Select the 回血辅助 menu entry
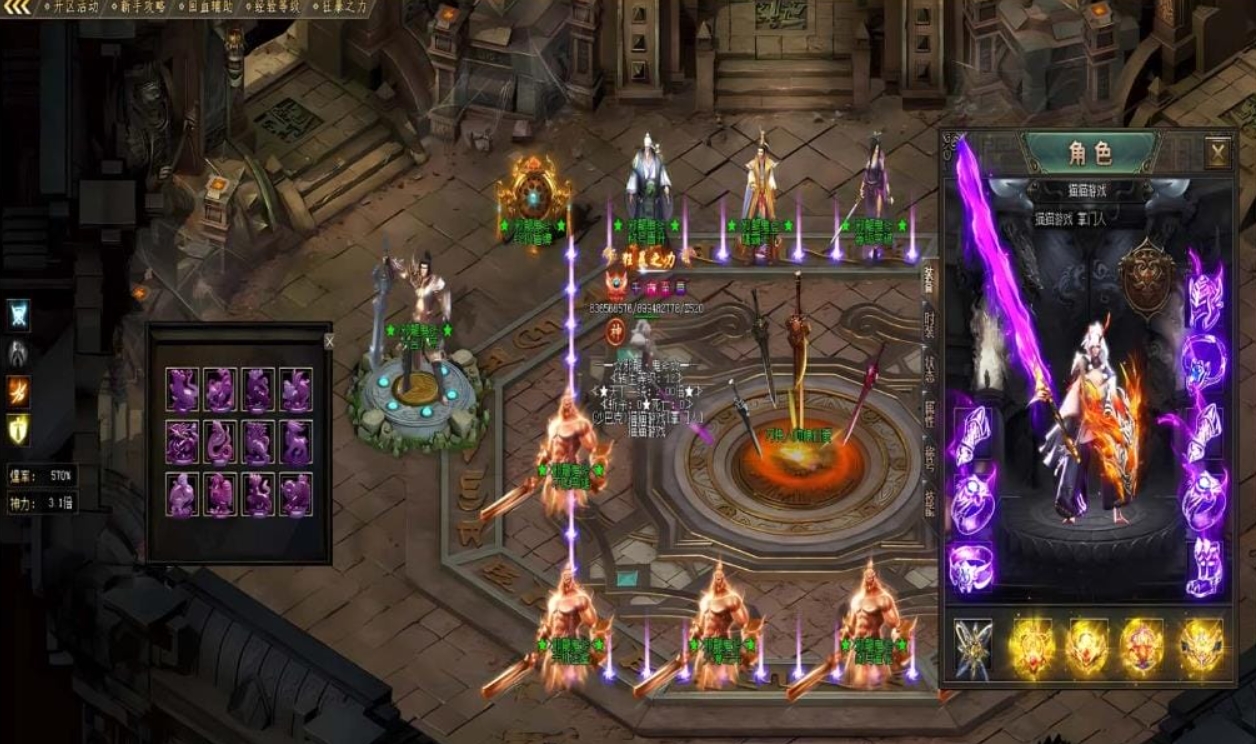Screen dimensions: 1256x744 coord(209,7)
